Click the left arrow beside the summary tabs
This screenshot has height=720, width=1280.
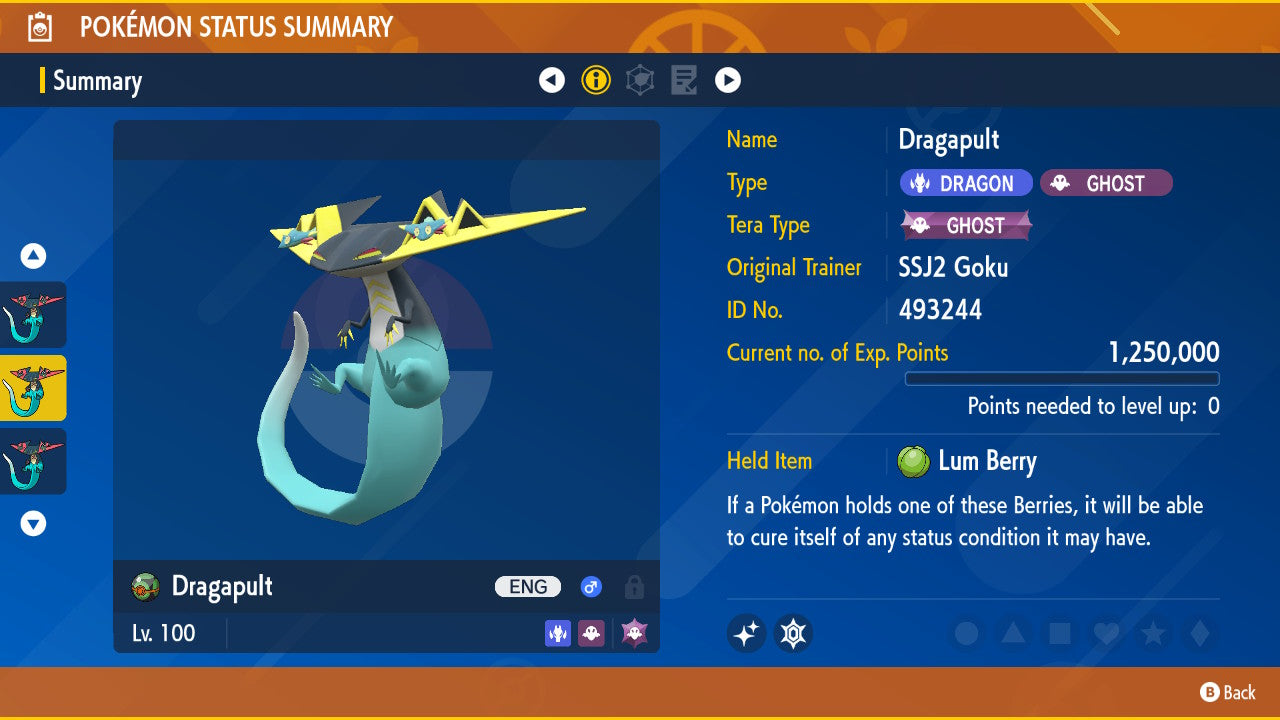click(552, 80)
